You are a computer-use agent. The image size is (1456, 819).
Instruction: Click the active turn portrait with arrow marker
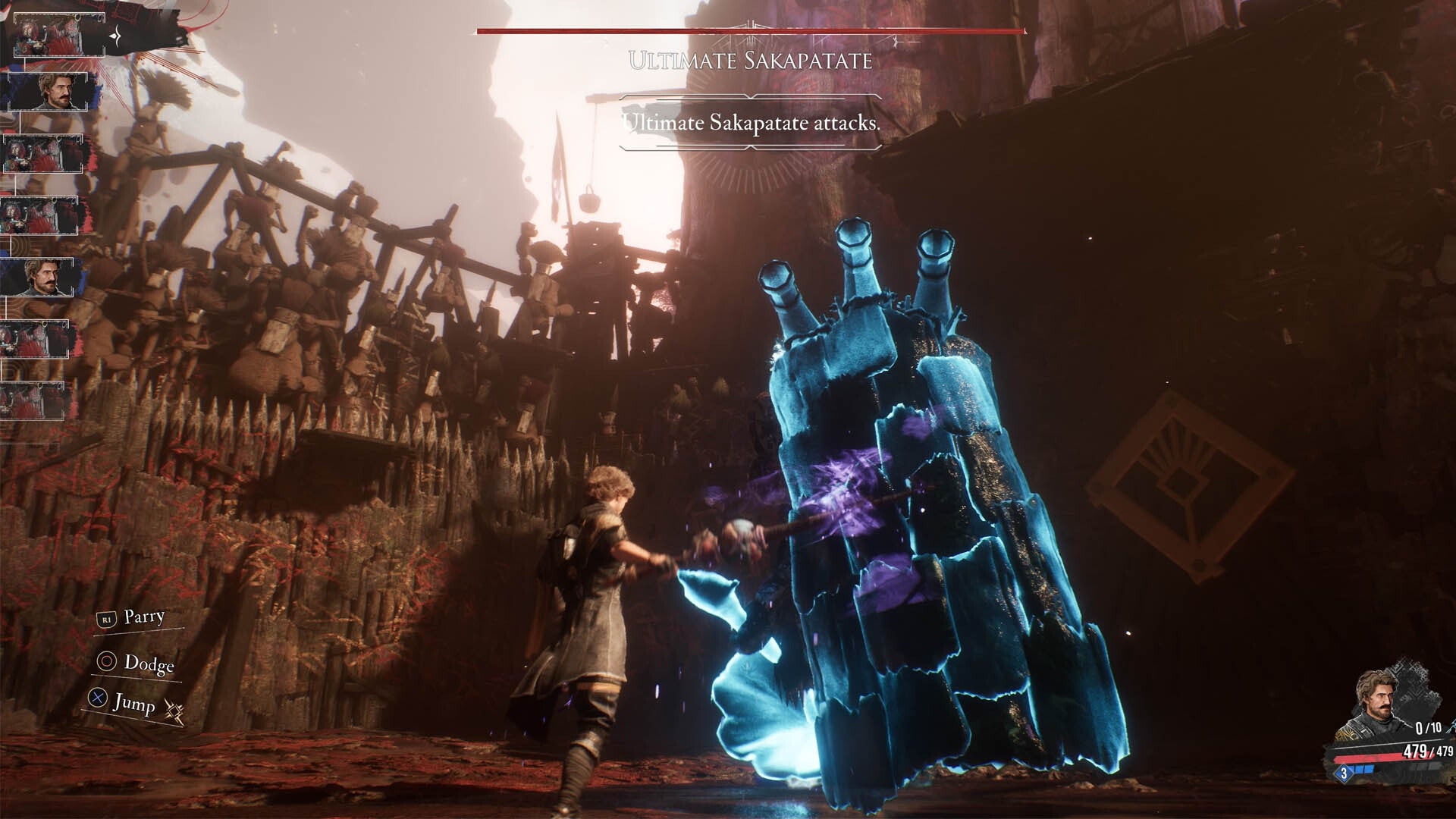58,36
